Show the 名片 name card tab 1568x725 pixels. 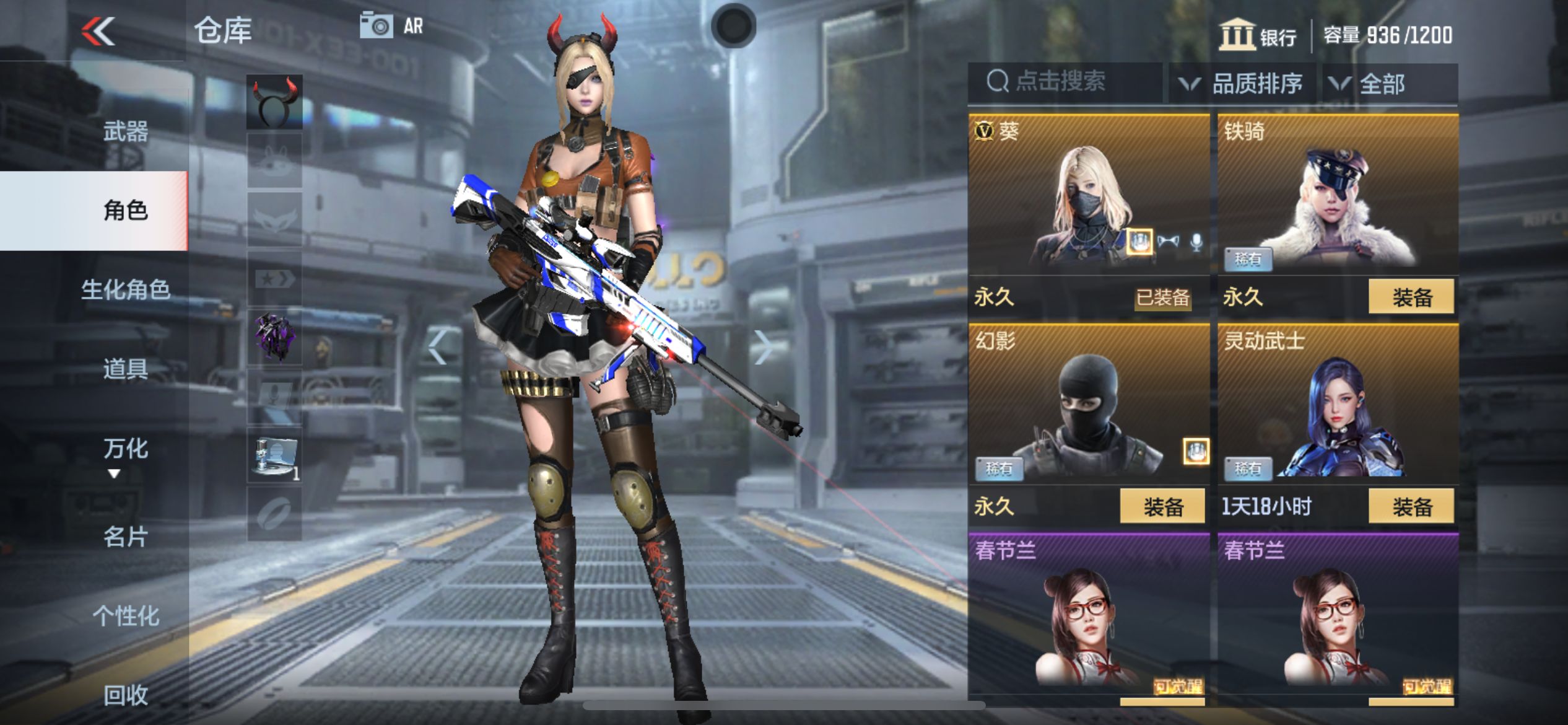click(x=125, y=536)
